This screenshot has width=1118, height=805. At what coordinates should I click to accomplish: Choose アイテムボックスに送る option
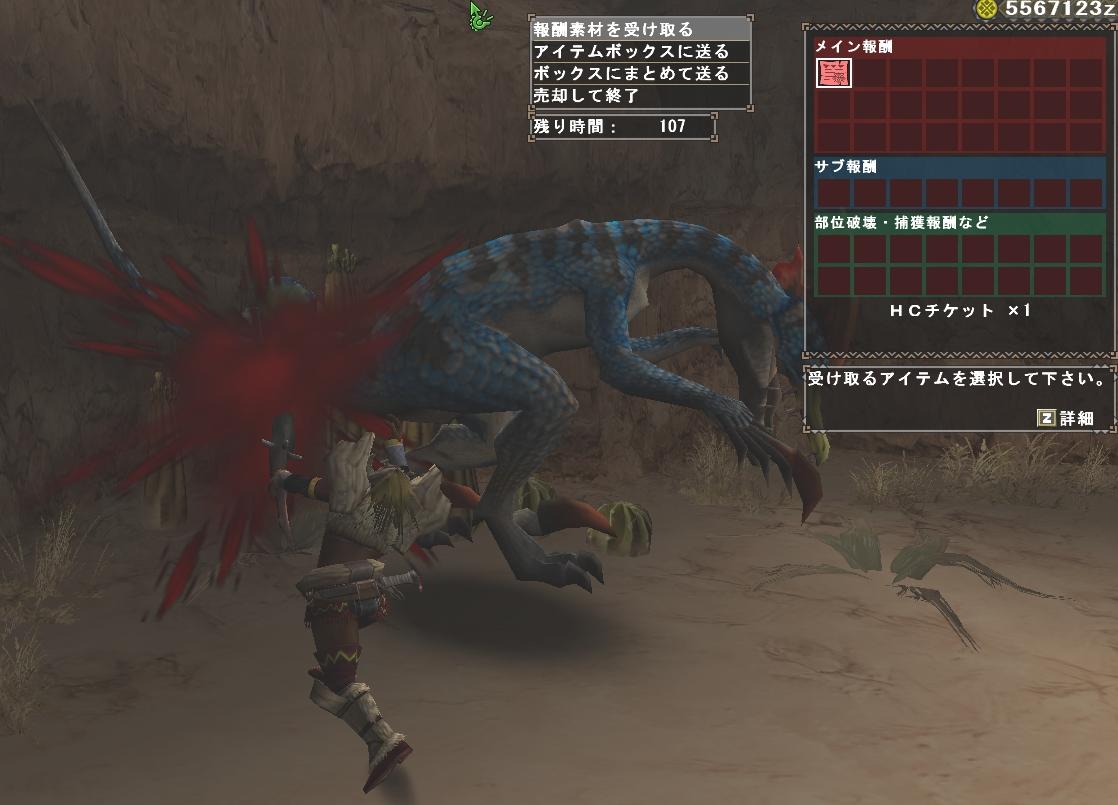coord(640,51)
